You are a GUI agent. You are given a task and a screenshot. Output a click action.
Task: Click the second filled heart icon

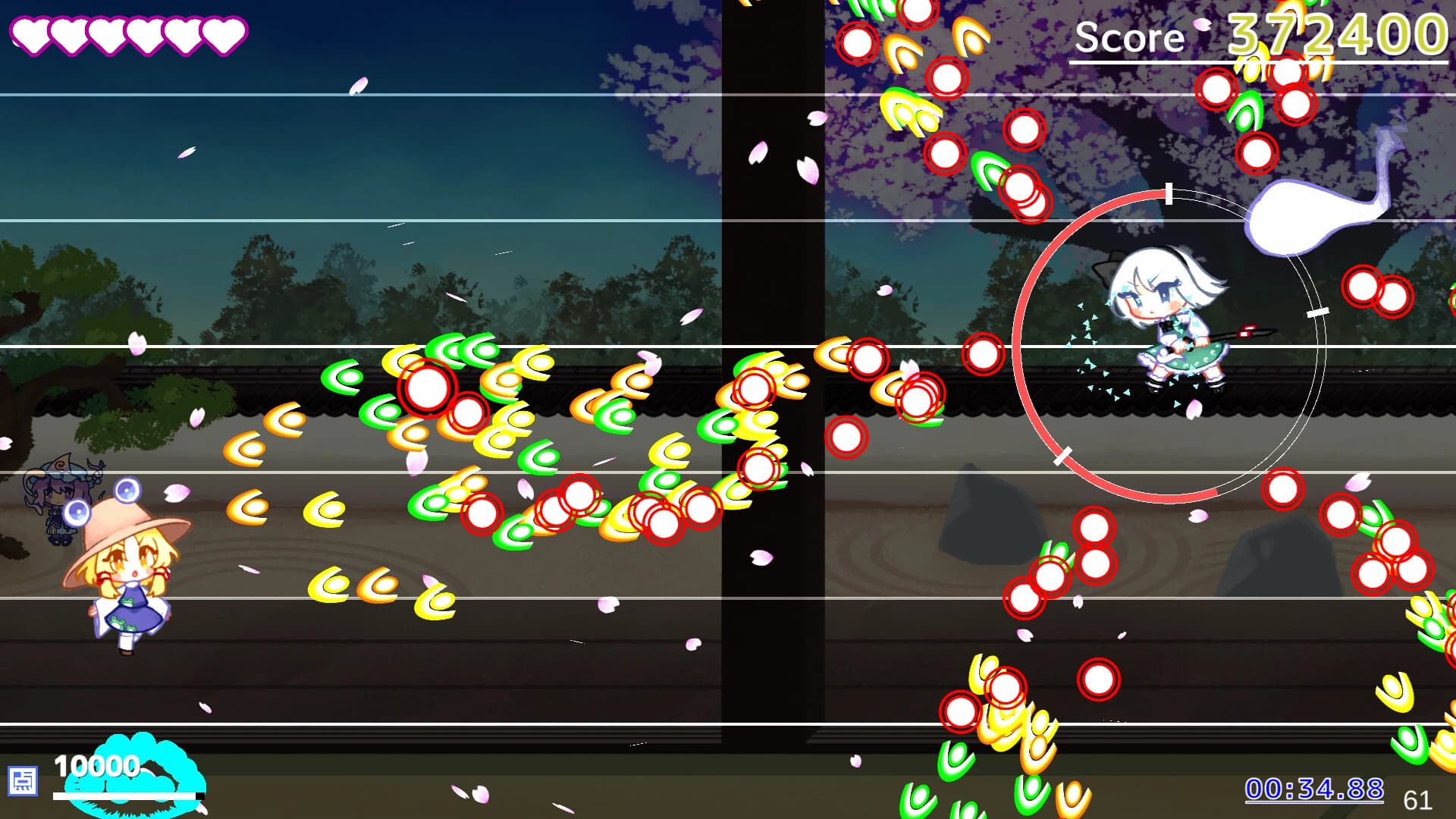69,35
